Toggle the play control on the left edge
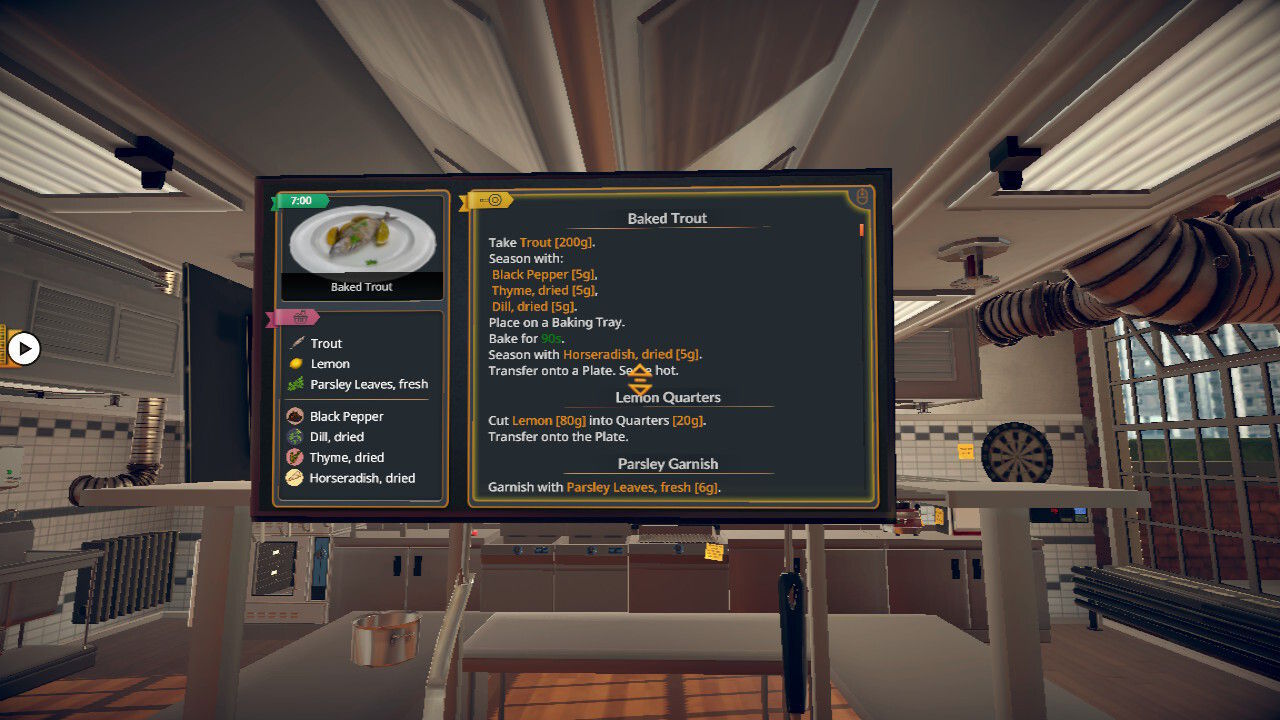The image size is (1280, 720). pos(23,350)
